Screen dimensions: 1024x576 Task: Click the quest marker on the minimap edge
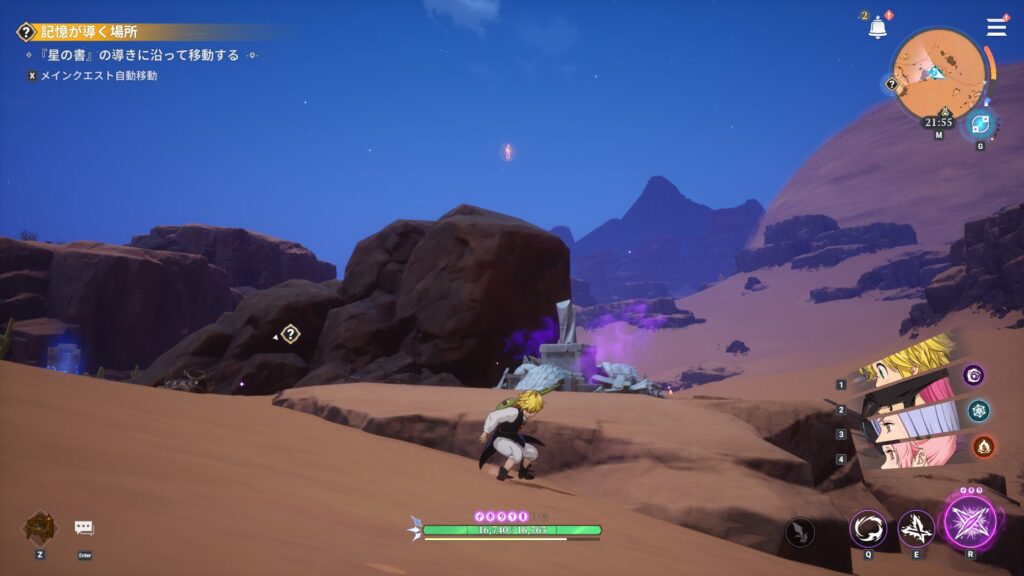[x=892, y=85]
